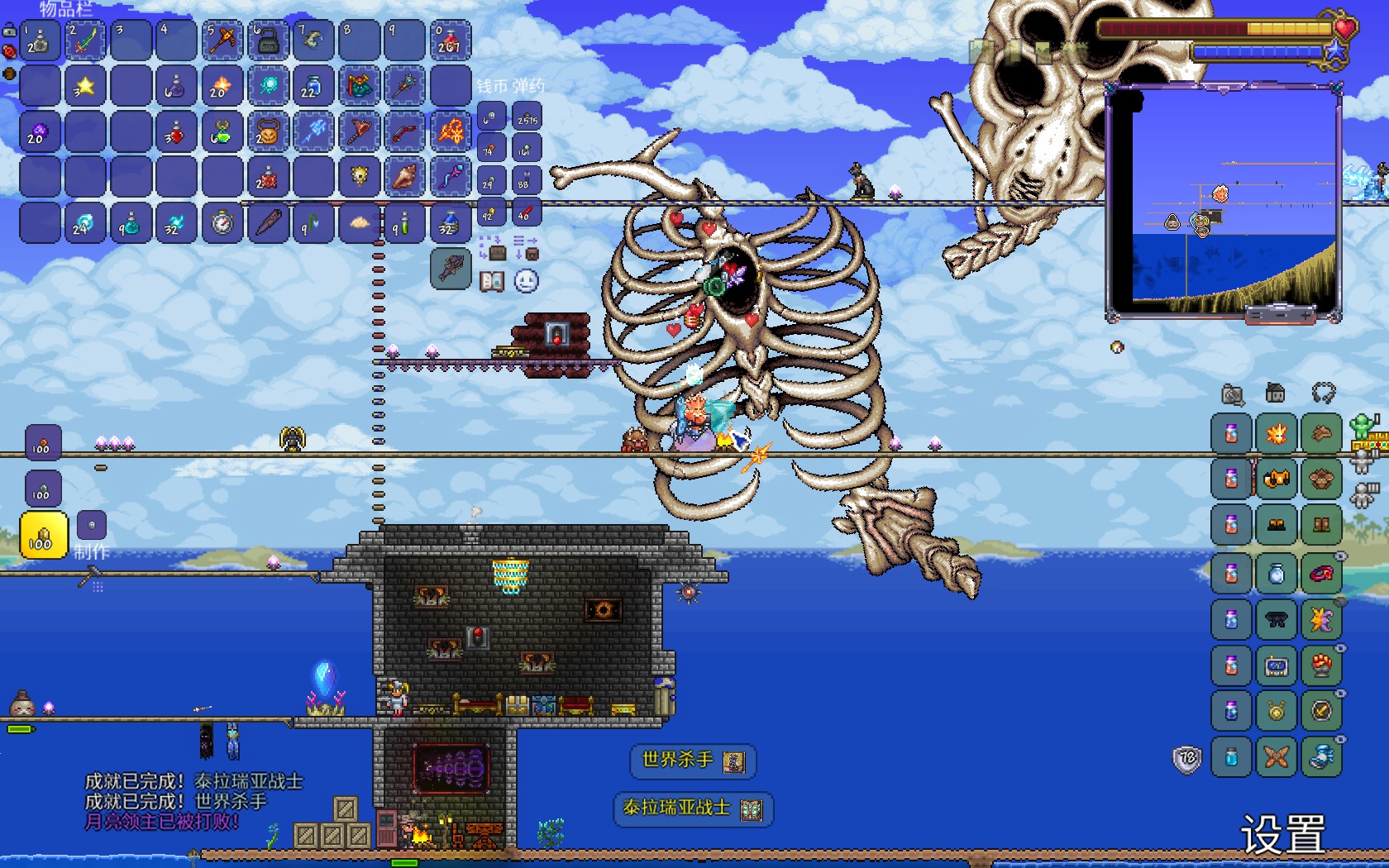This screenshot has width=1389, height=868.
Task: Zoom out the minimap with minus button
Action: pyautogui.click(x=1281, y=315)
